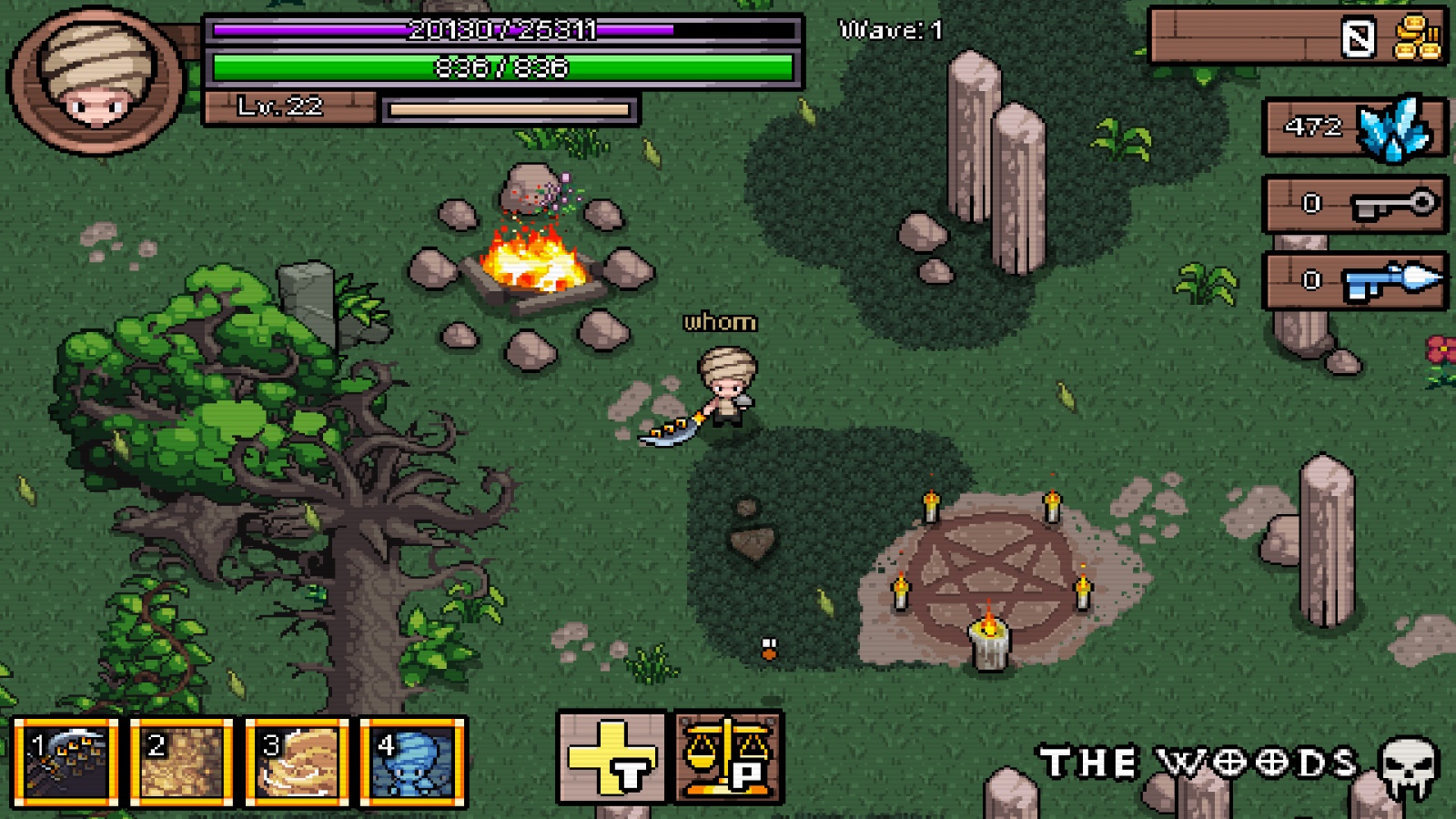Cast the sand whirlwind skill in slot 3
1456x819 pixels.
[298, 763]
